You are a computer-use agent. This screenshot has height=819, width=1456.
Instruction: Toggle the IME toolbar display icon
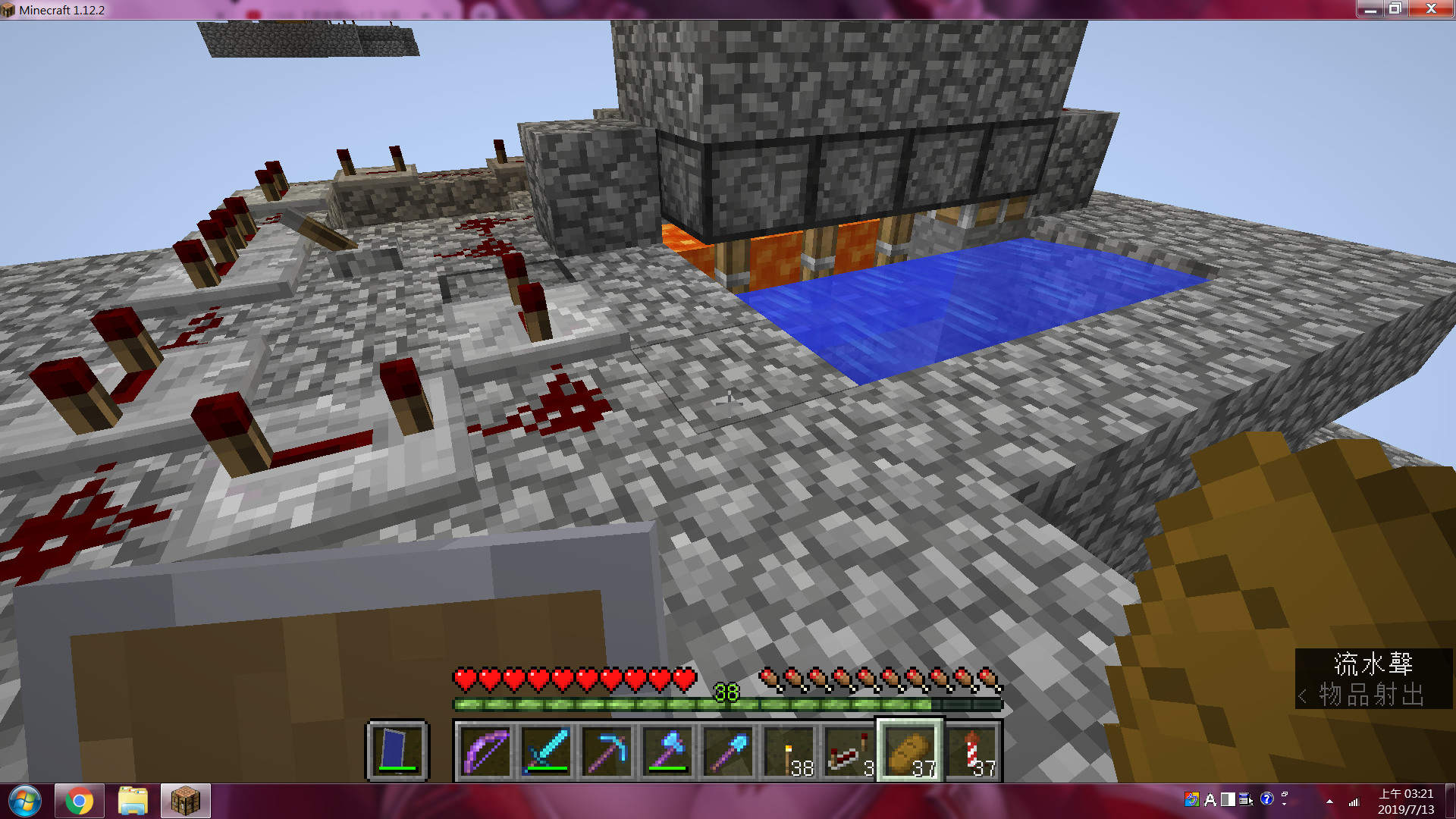coord(1244,800)
